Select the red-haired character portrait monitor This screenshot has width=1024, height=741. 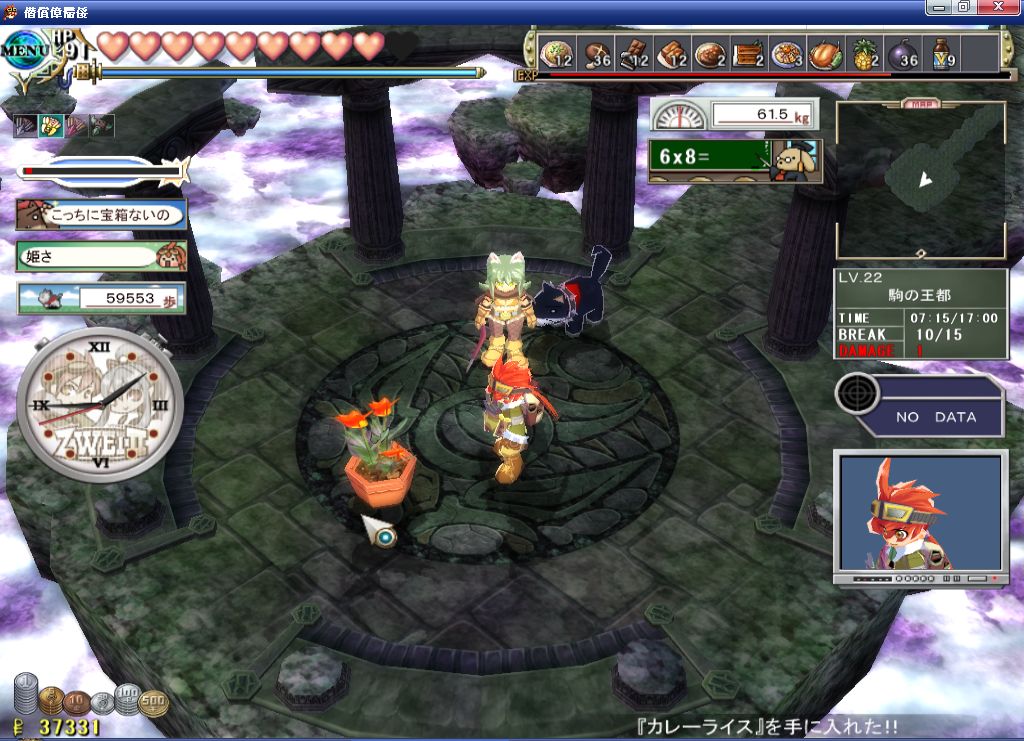[918, 517]
